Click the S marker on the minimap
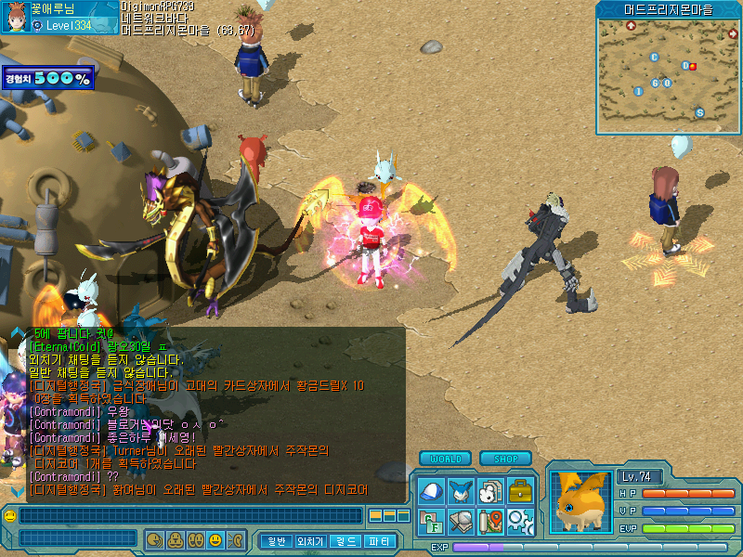The width and height of the screenshot is (743, 557). (700, 112)
